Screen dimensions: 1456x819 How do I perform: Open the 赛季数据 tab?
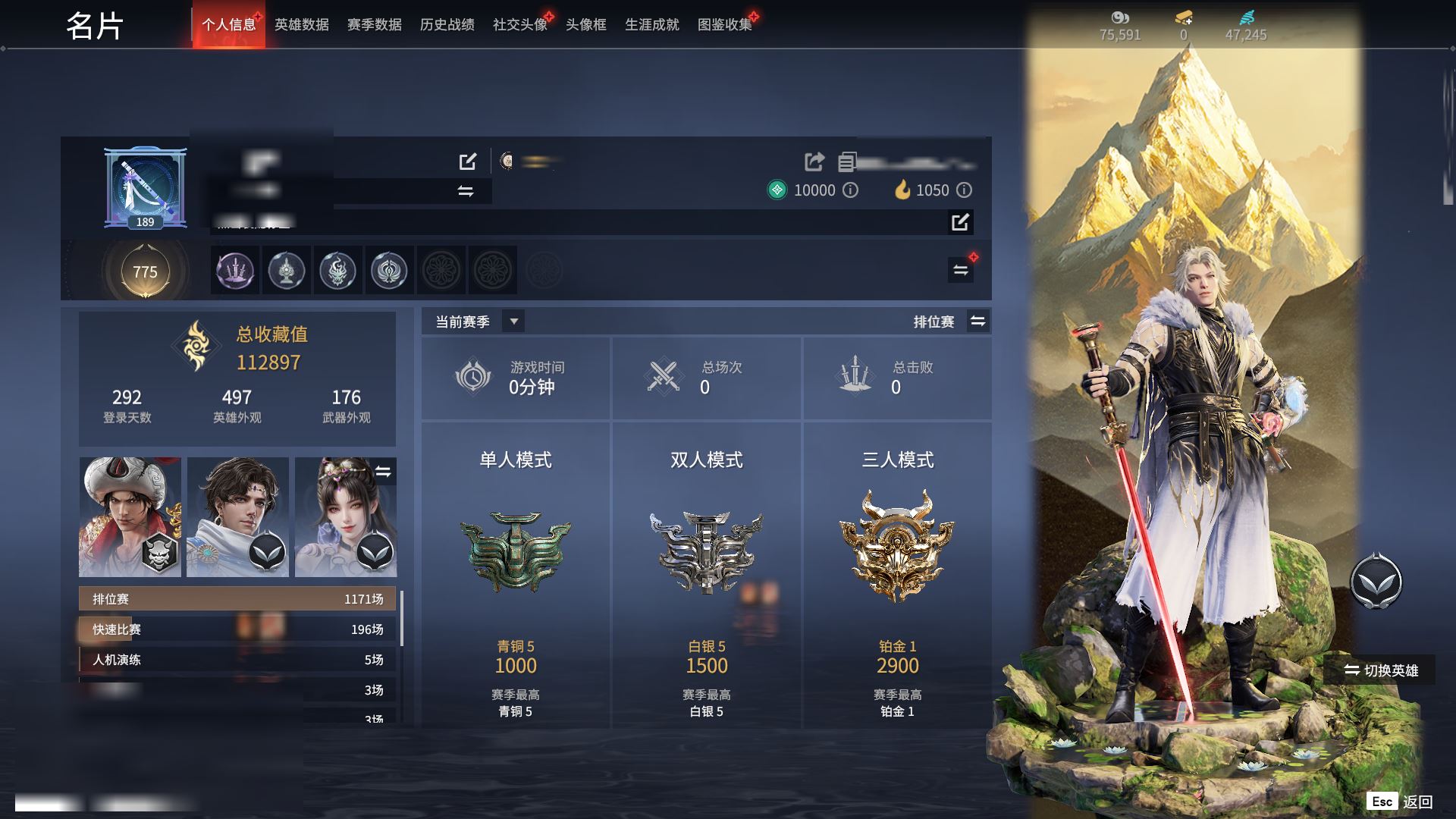374,25
